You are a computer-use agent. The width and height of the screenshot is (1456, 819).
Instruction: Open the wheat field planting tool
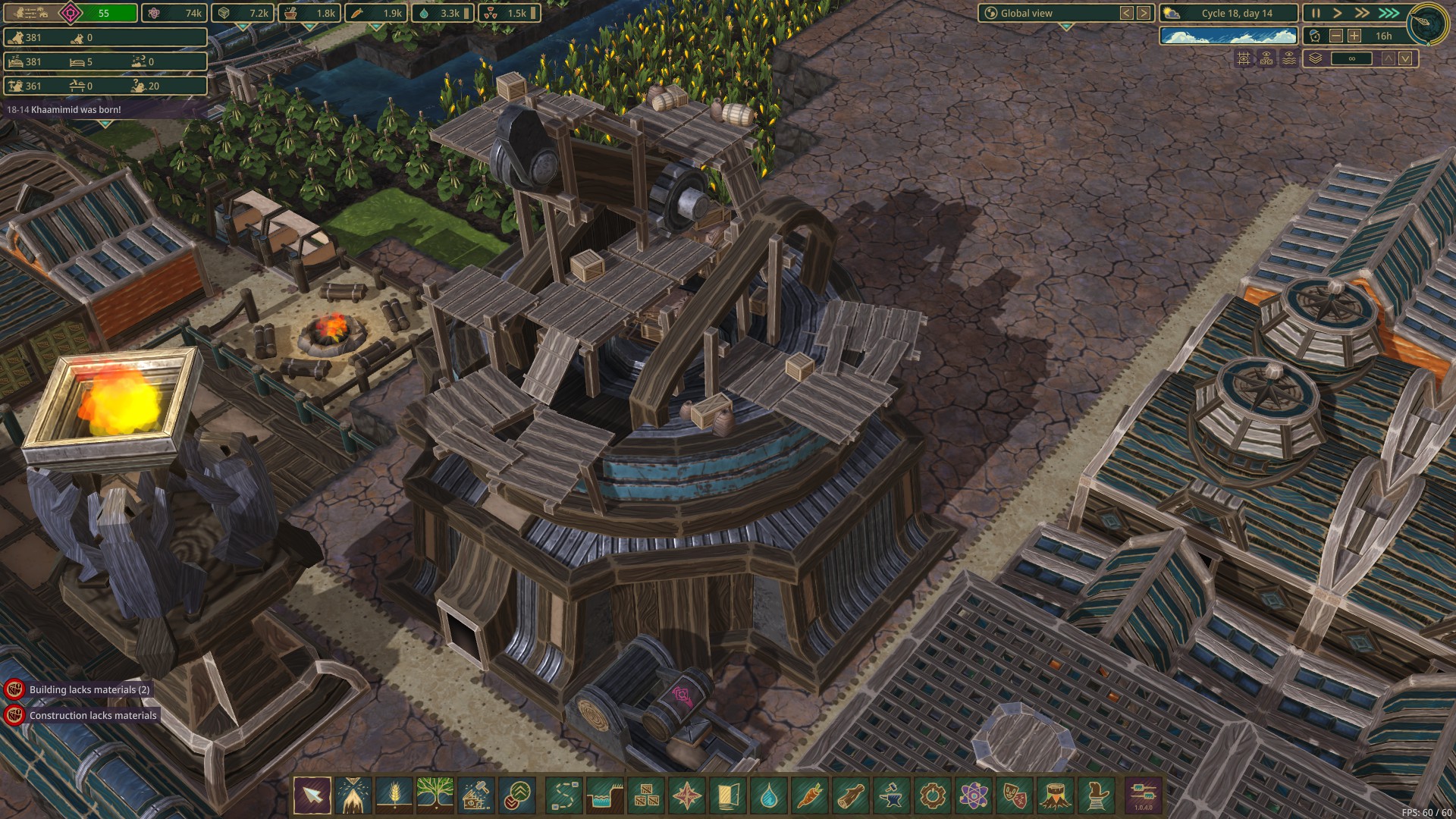pos(394,795)
